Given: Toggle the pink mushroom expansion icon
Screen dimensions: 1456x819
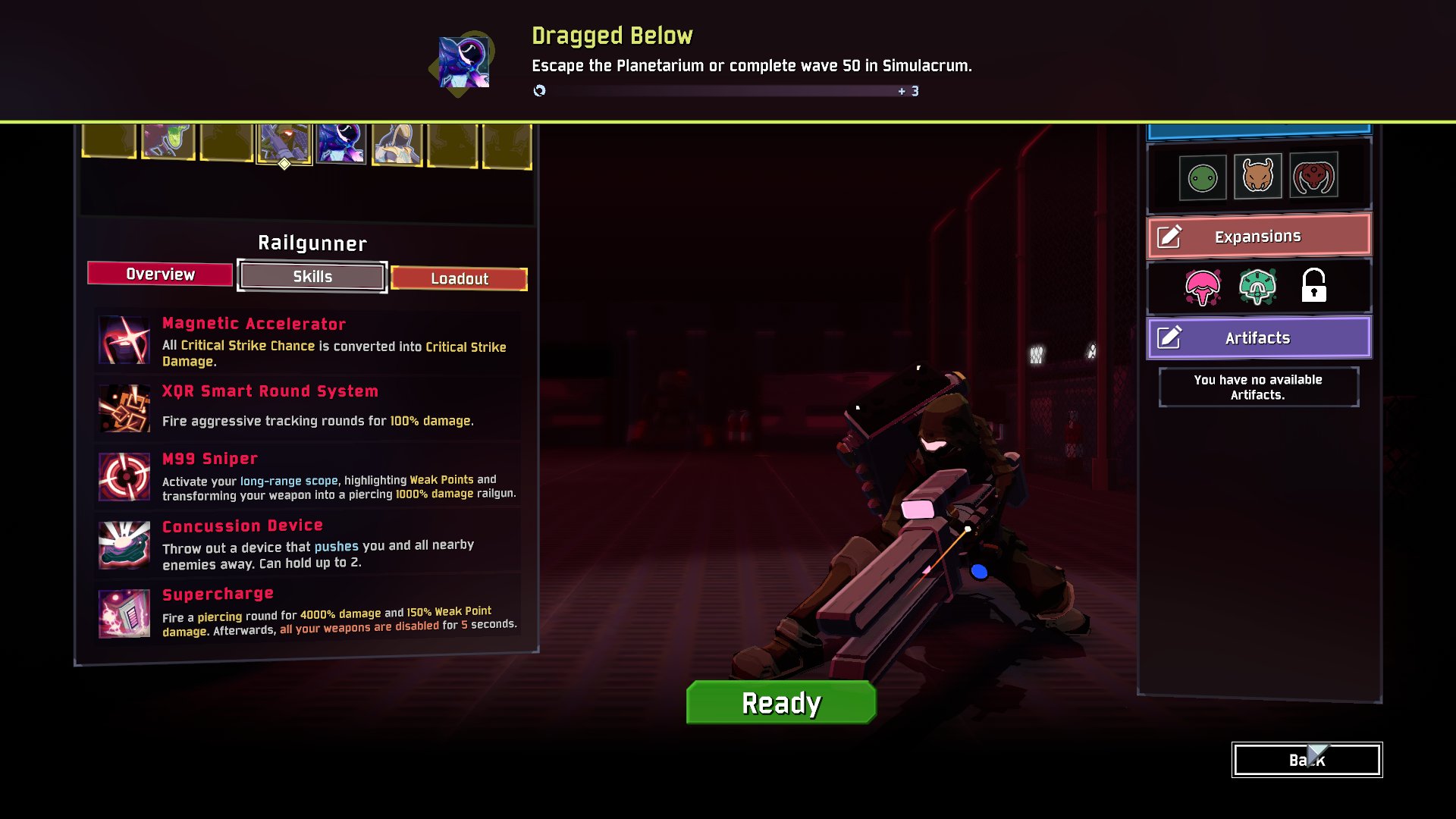Looking at the screenshot, I should coord(1203,287).
